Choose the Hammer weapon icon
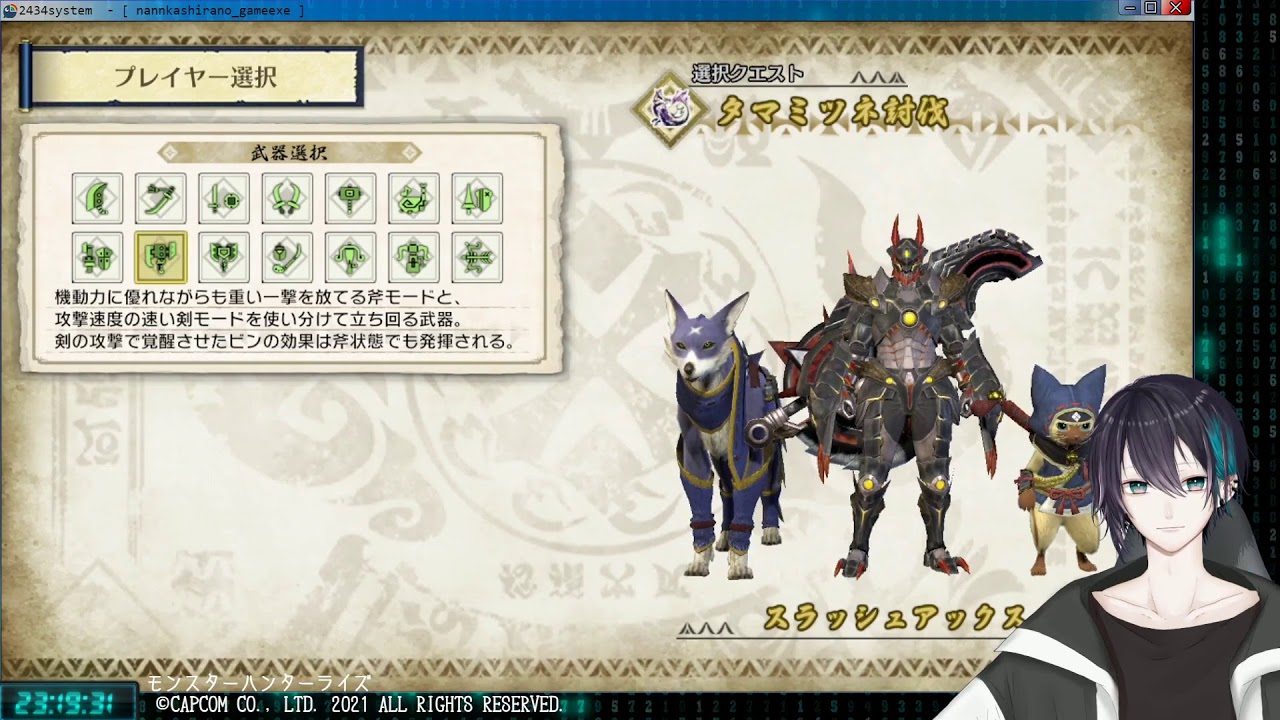 [x=350, y=198]
